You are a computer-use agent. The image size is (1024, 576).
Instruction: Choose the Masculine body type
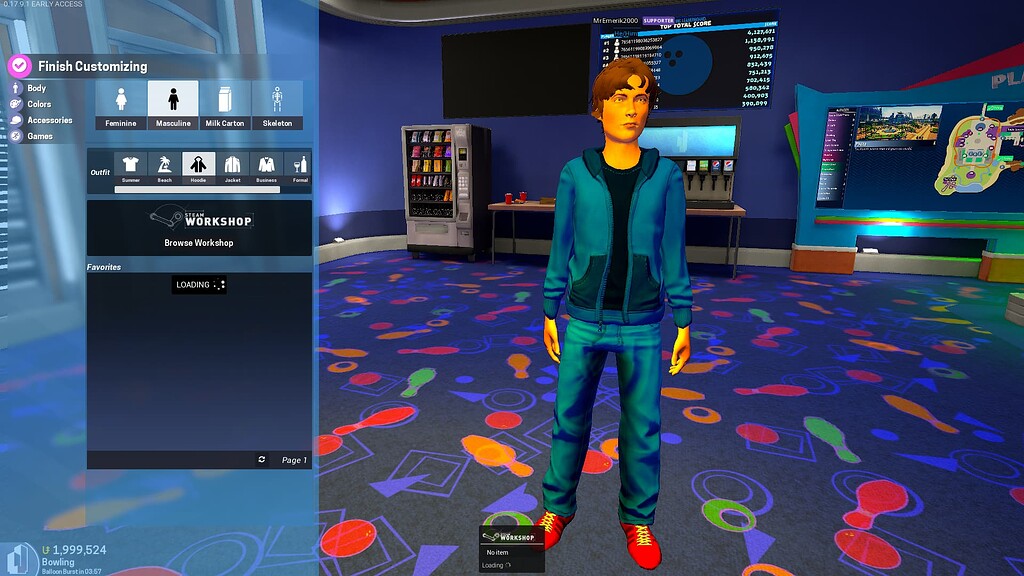173,104
